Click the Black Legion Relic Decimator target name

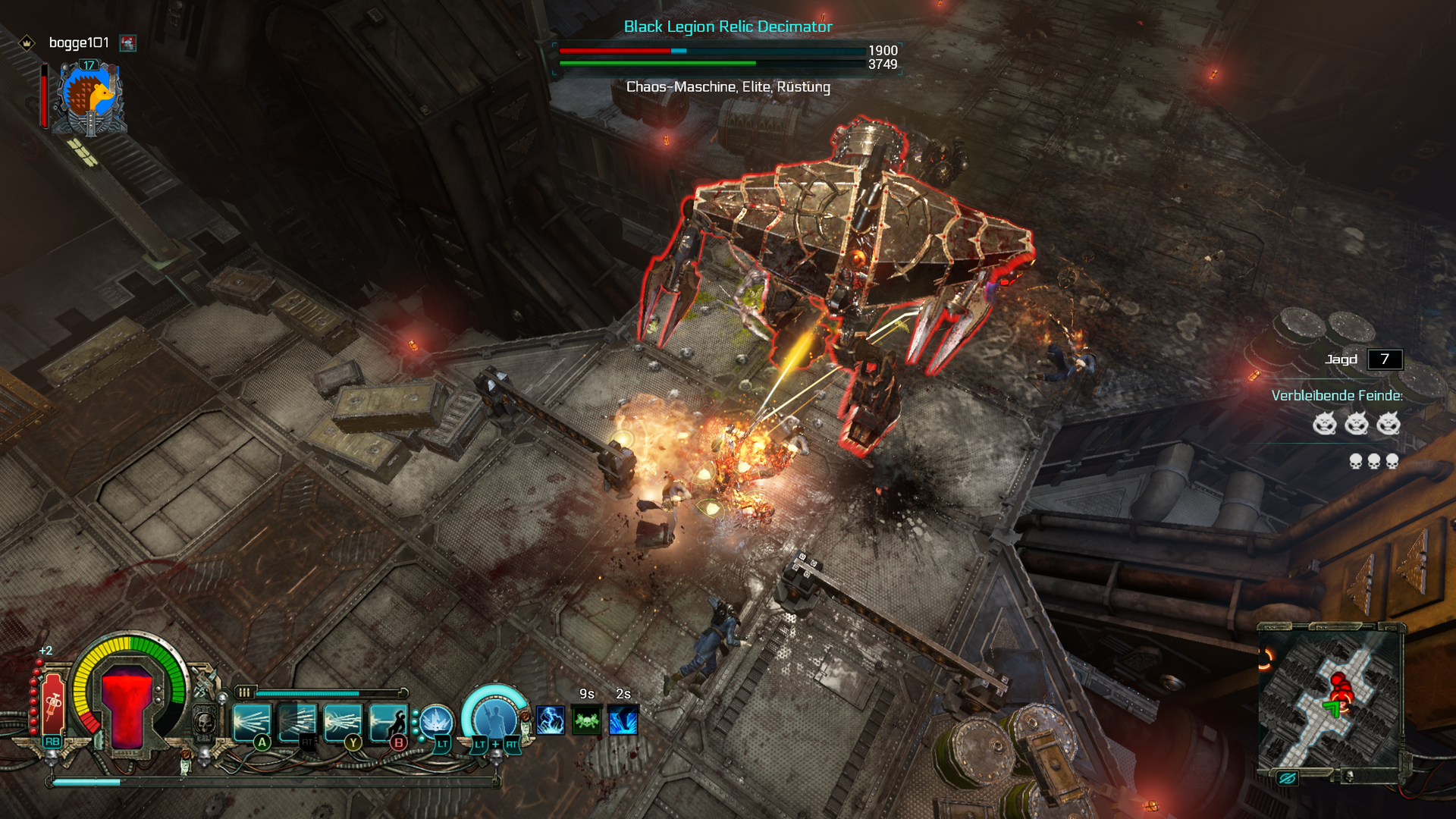coord(728,27)
